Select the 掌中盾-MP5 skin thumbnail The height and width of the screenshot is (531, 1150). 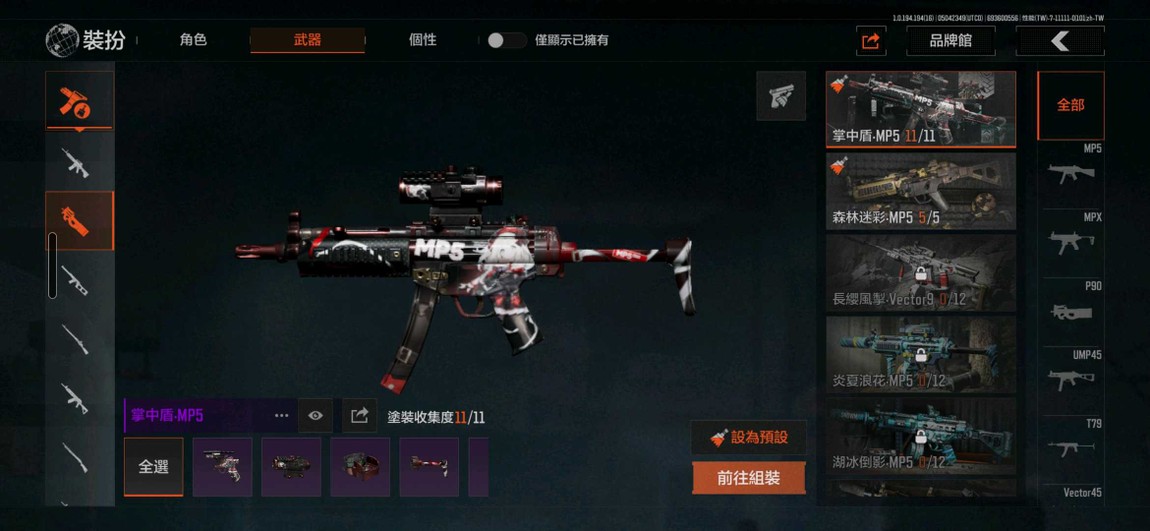920,109
